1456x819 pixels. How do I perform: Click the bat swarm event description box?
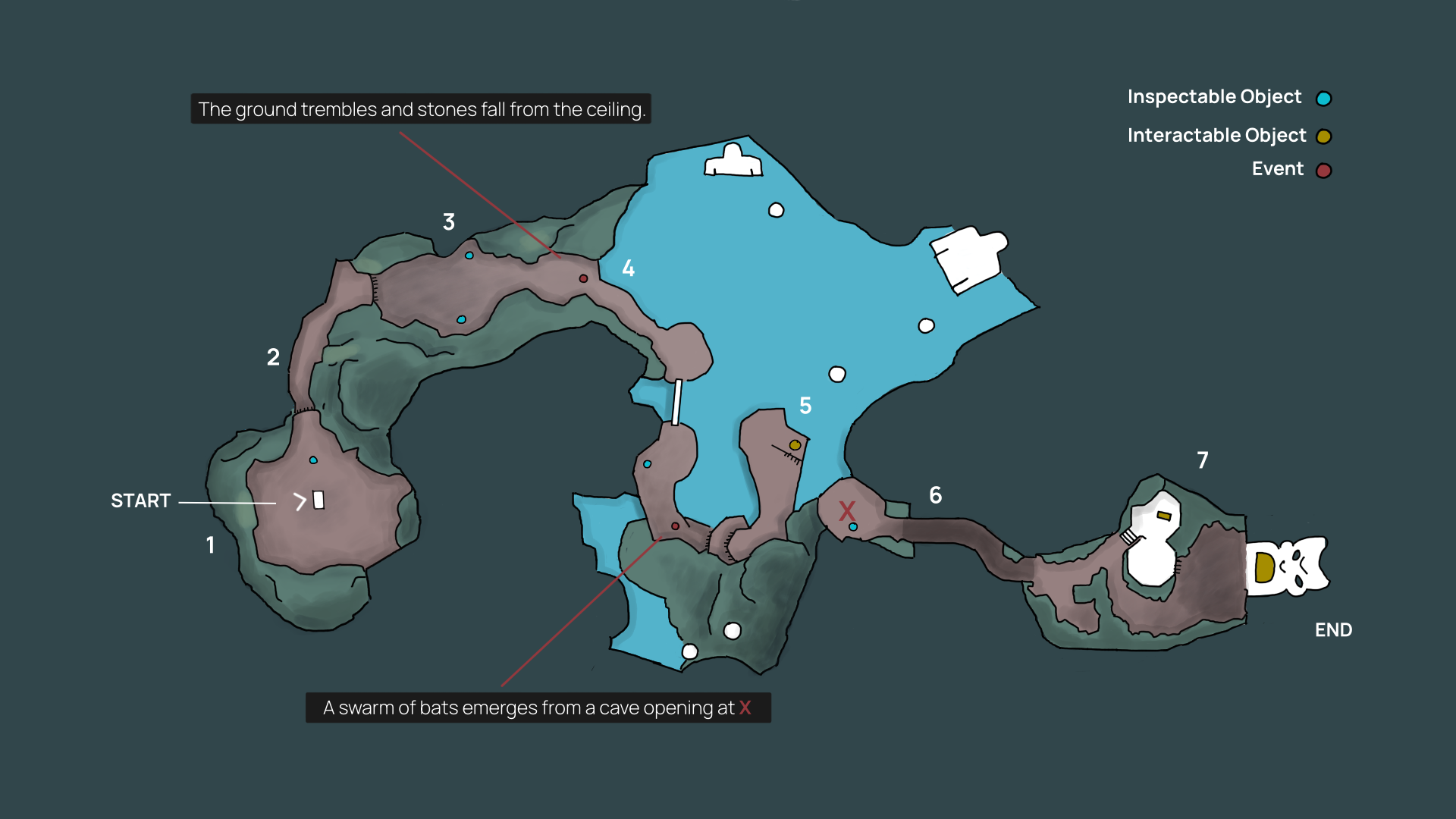click(x=538, y=708)
